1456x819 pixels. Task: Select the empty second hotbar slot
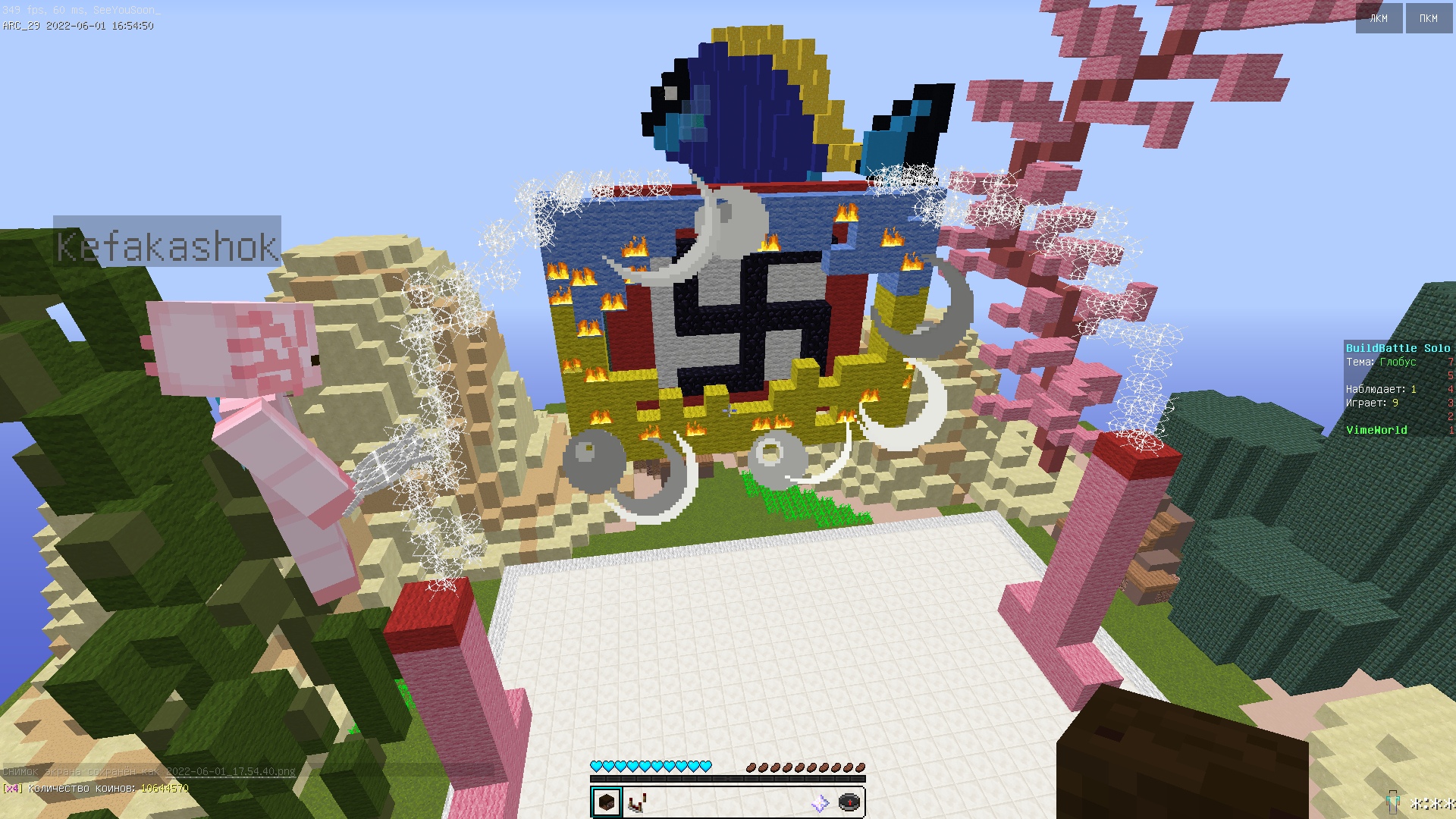(x=667, y=802)
